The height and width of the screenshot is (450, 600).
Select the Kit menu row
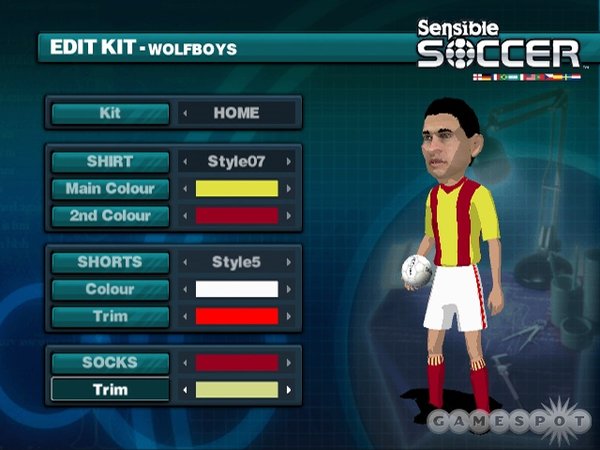[x=110, y=113]
